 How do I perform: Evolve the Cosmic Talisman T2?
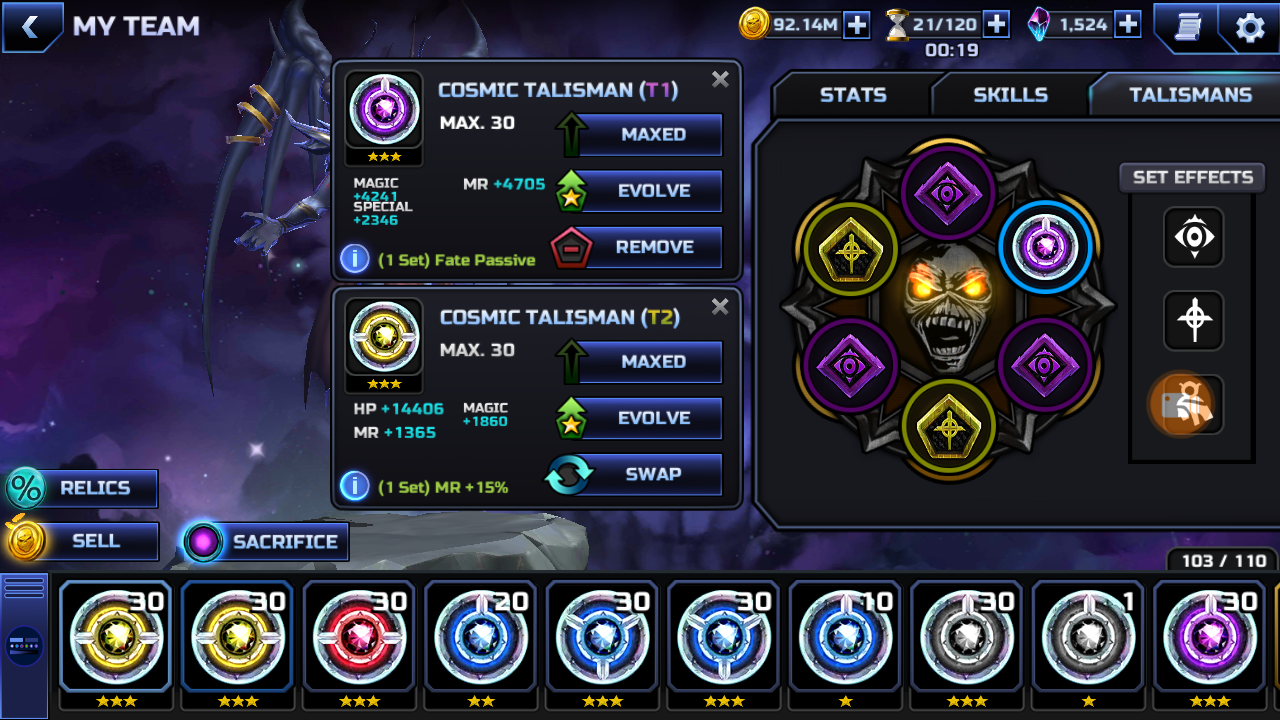652,418
